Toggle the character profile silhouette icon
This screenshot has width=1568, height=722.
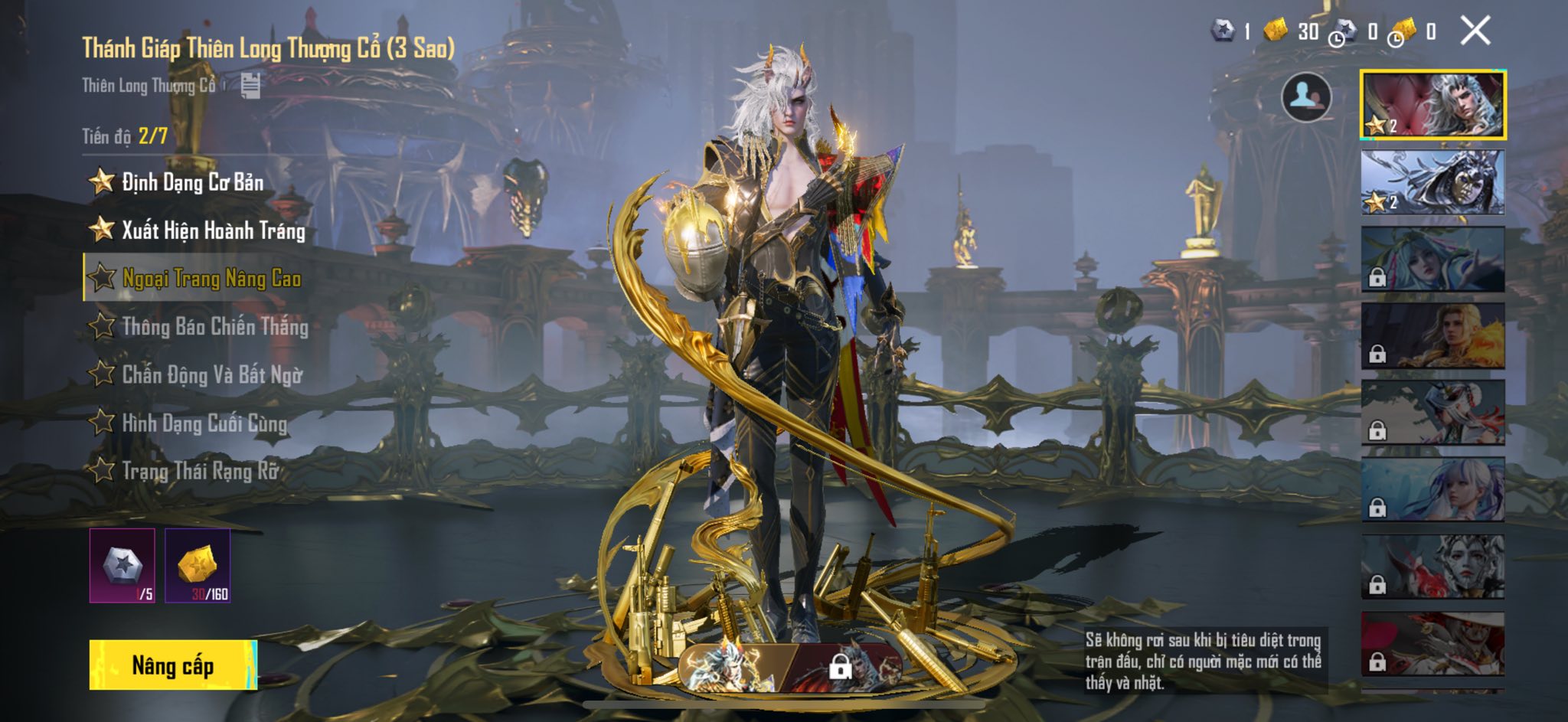[x=1306, y=97]
